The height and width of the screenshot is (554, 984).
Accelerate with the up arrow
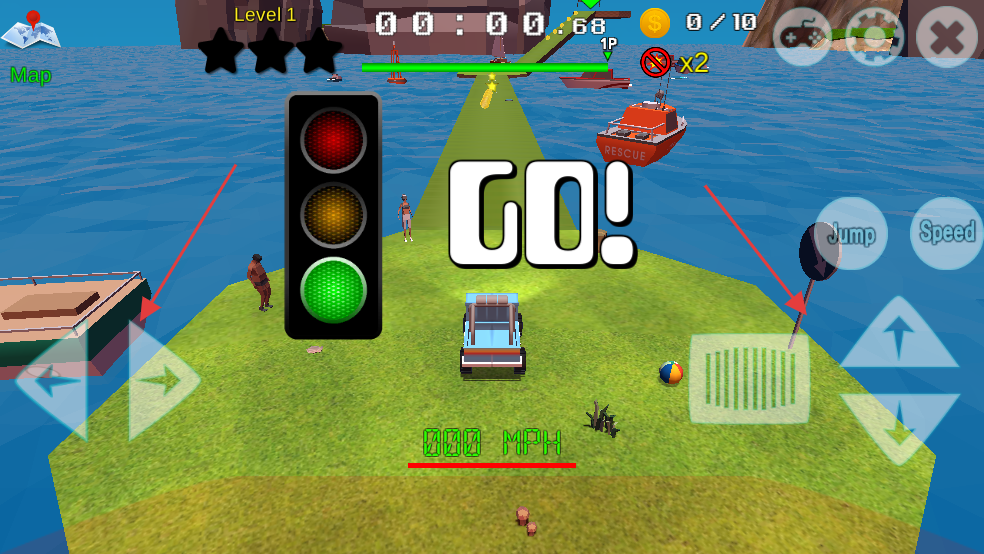coord(898,335)
